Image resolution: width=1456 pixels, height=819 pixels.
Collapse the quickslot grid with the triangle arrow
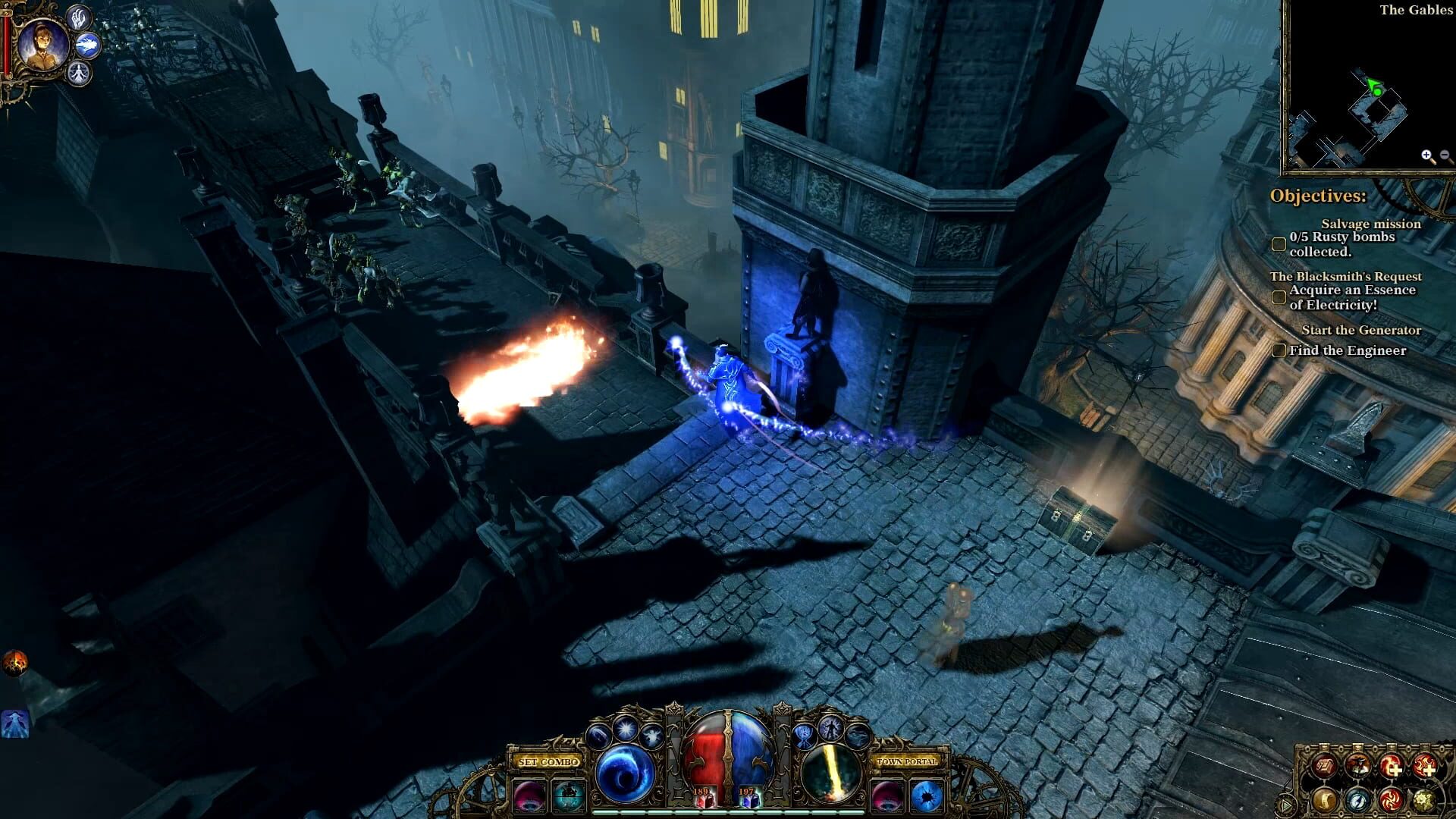(1285, 805)
